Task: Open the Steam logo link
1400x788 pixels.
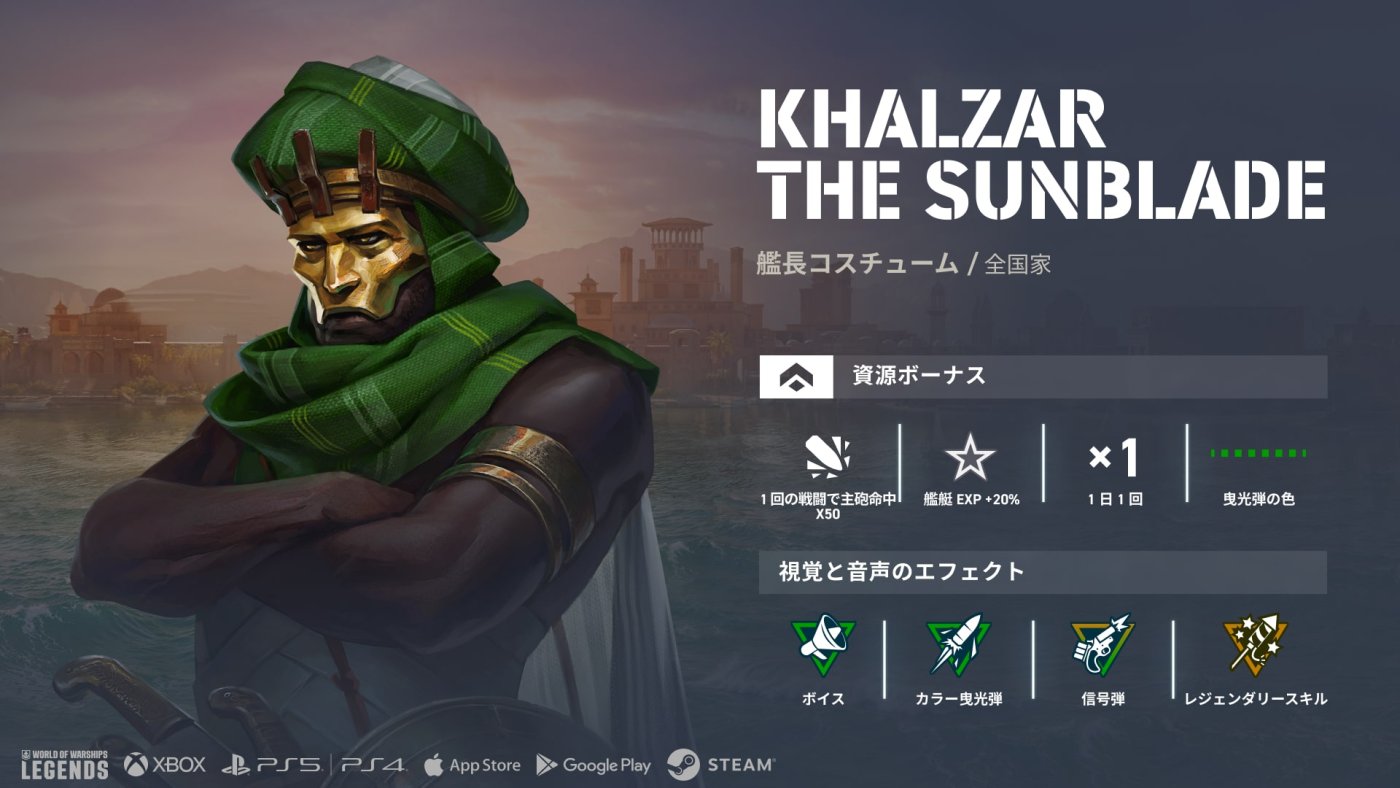Action: coord(721,765)
